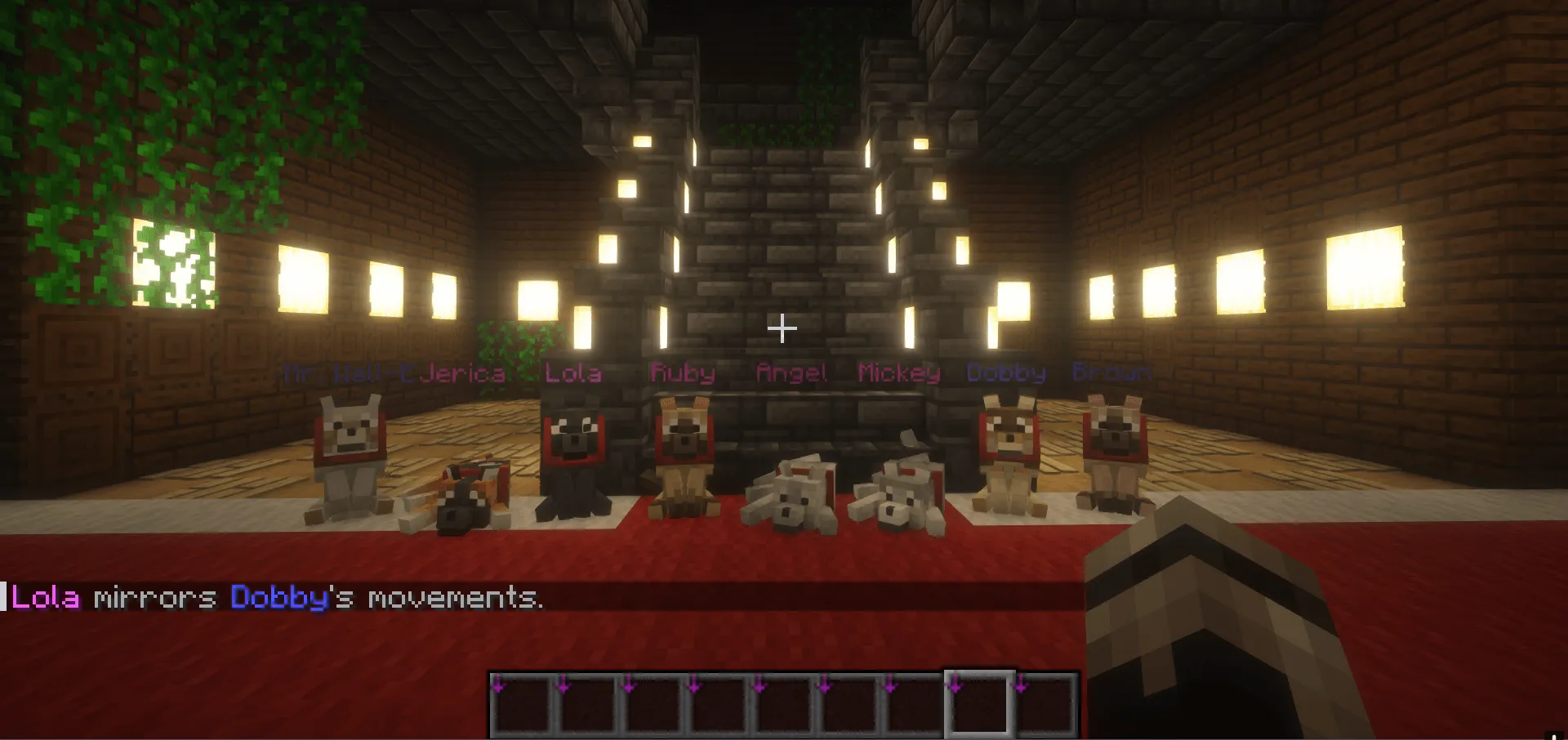The image size is (1568, 740).
Task: Click the crosshair at screen center
Action: pyautogui.click(x=782, y=328)
